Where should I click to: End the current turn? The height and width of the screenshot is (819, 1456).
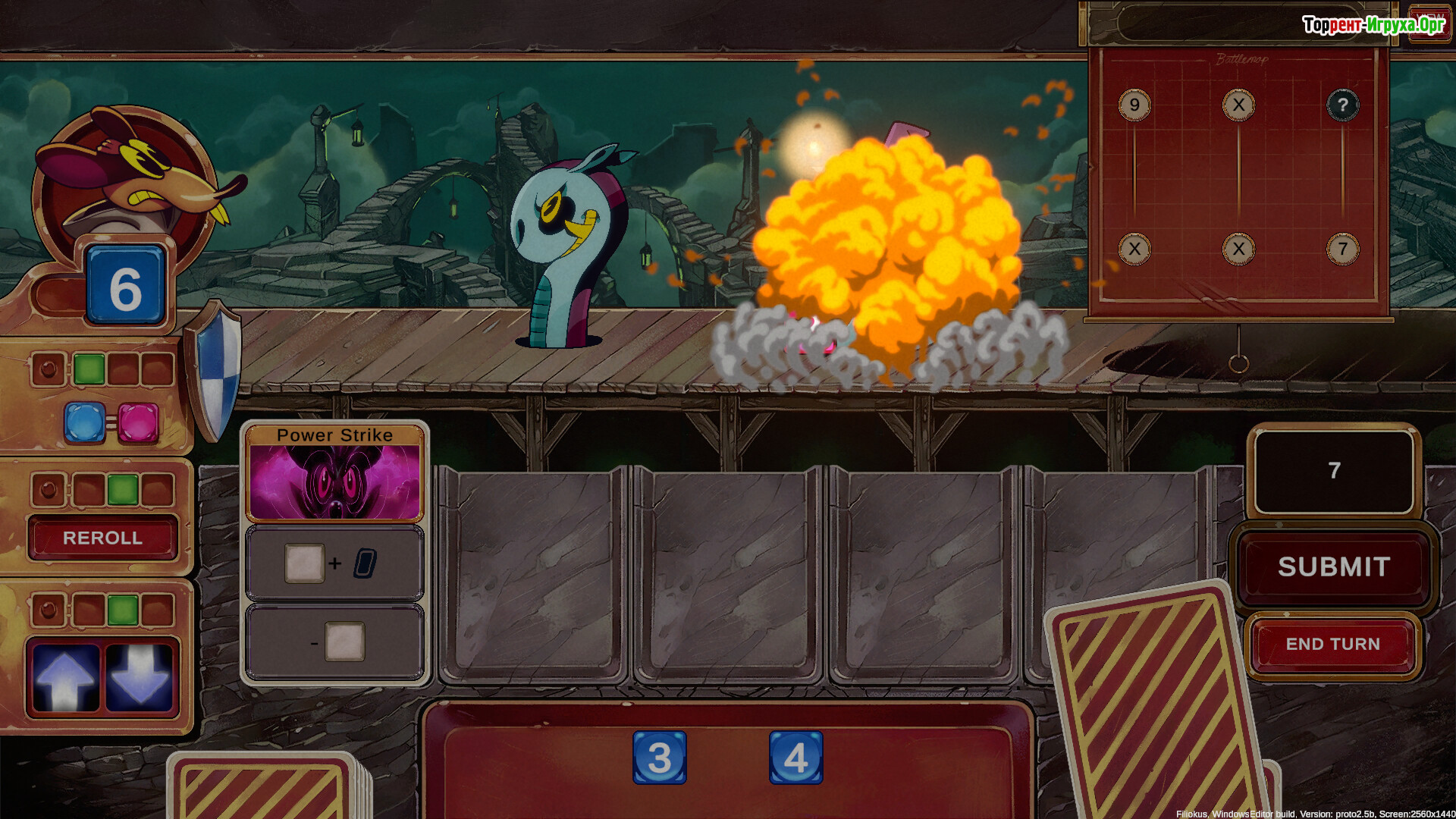[1332, 644]
